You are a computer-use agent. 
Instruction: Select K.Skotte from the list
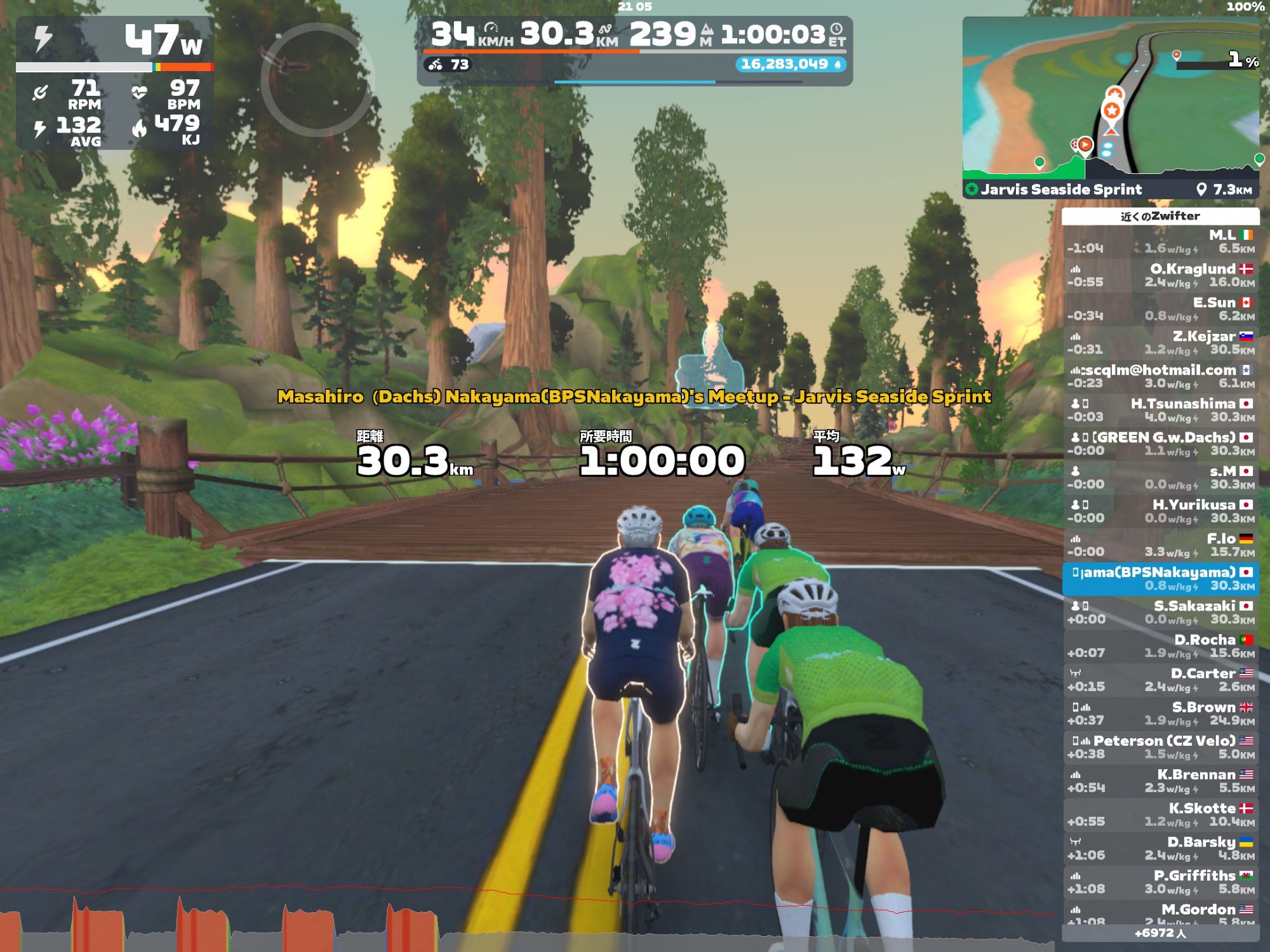(1161, 814)
